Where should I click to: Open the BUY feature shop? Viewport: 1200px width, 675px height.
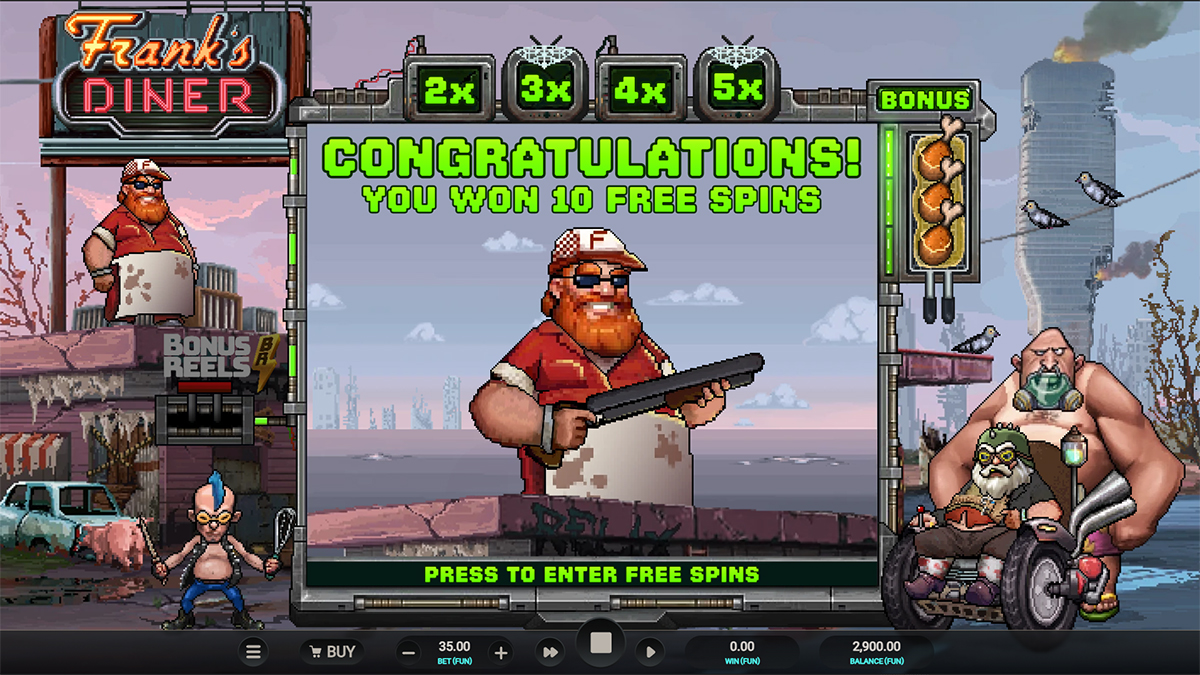pyautogui.click(x=330, y=652)
